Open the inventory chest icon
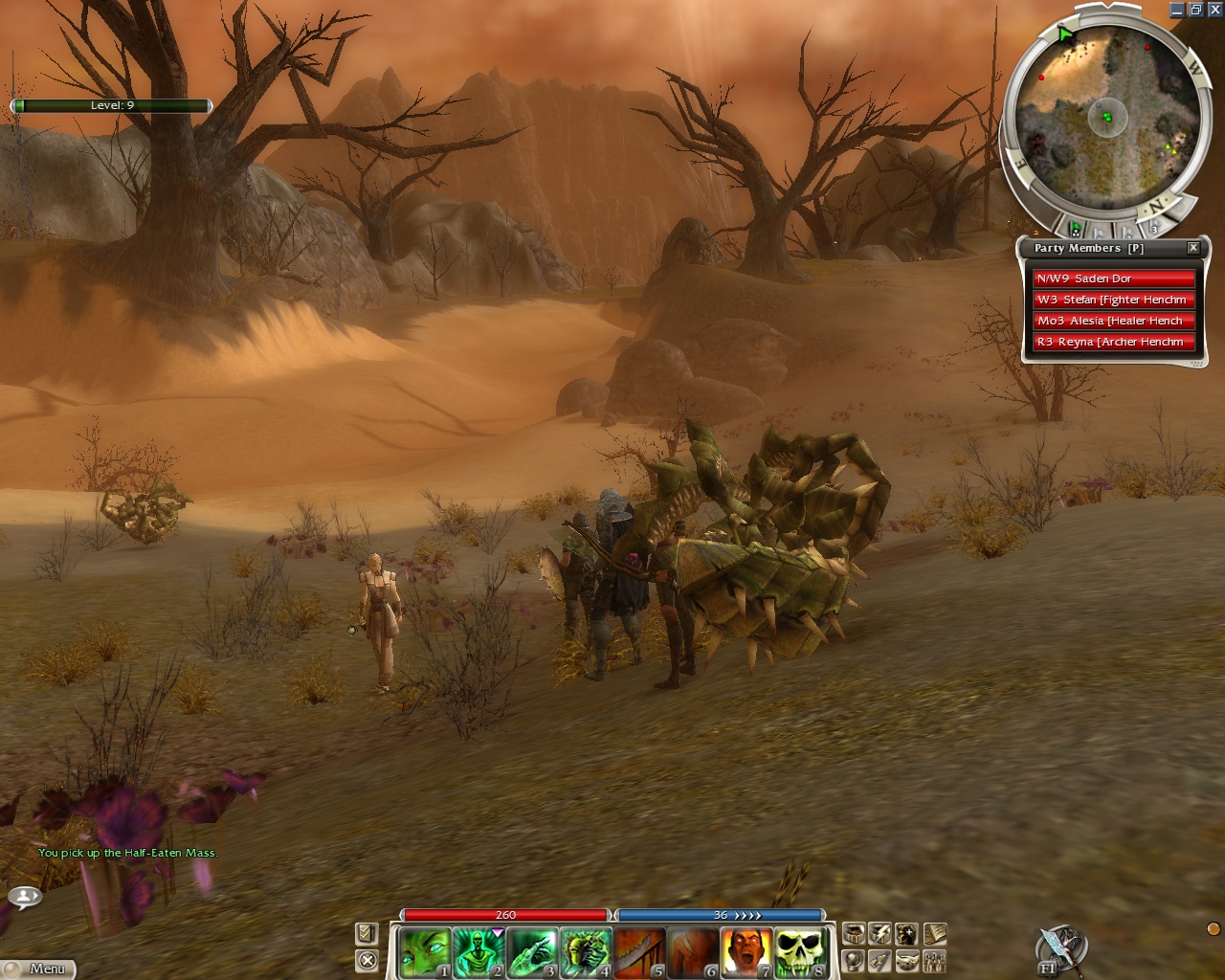The width and height of the screenshot is (1225, 980). (854, 933)
